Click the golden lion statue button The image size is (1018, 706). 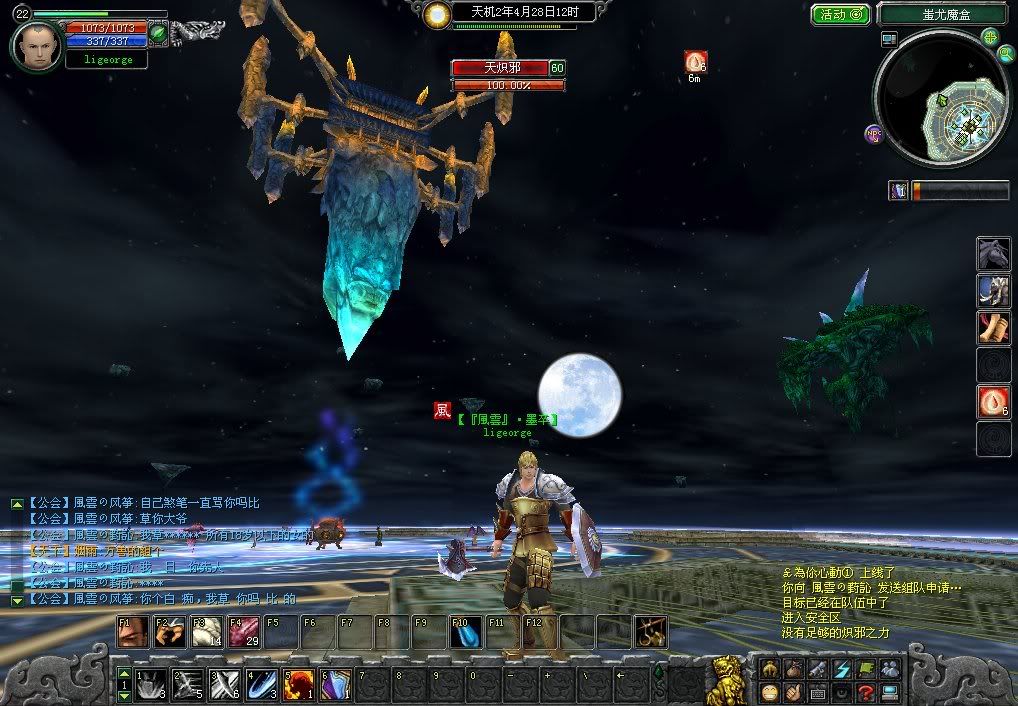point(727,679)
